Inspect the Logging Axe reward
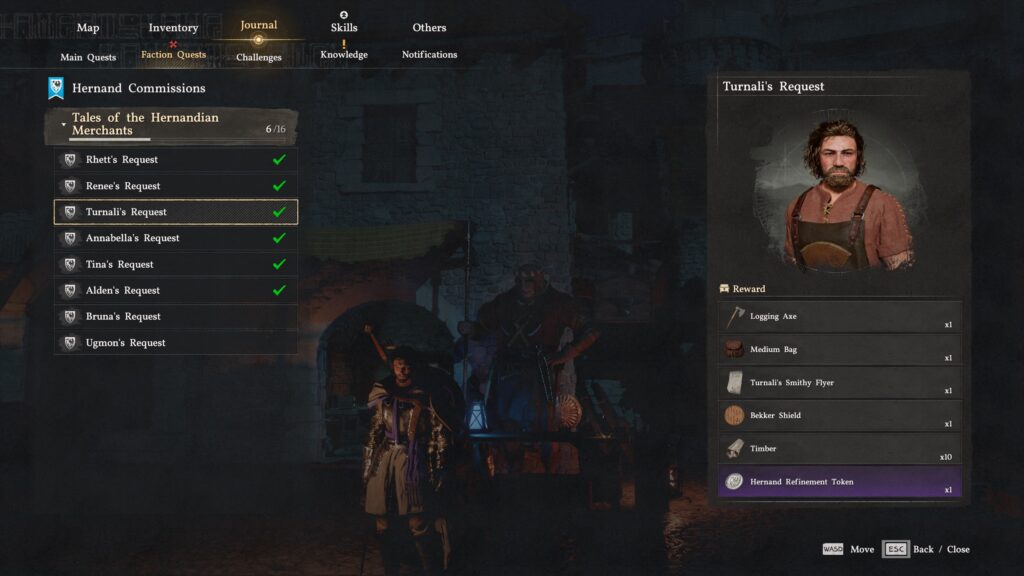 click(840, 317)
